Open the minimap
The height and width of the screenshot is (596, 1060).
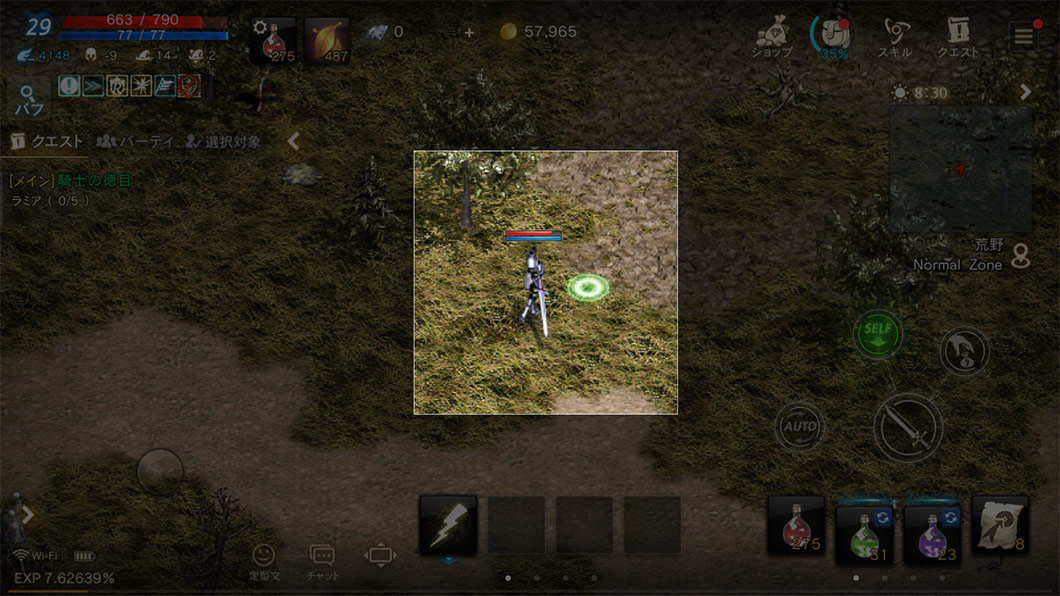point(960,170)
